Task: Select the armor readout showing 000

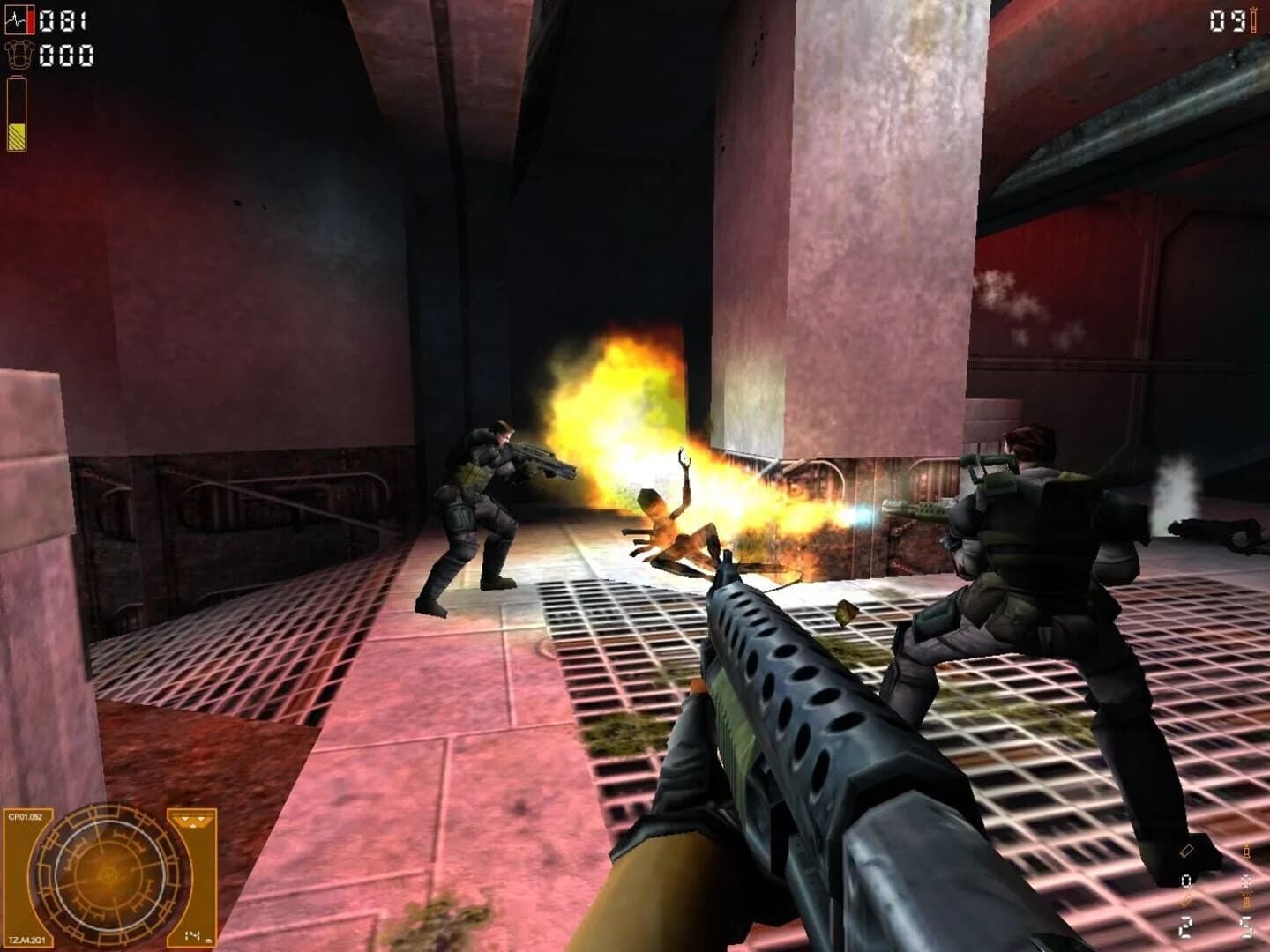Action: coord(66,56)
